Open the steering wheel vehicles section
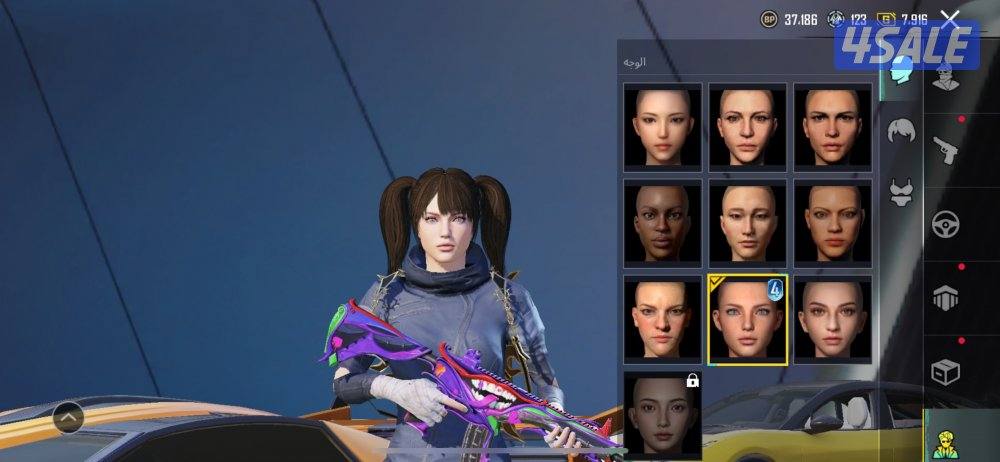Viewport: 1000px width, 462px height. tap(945, 225)
